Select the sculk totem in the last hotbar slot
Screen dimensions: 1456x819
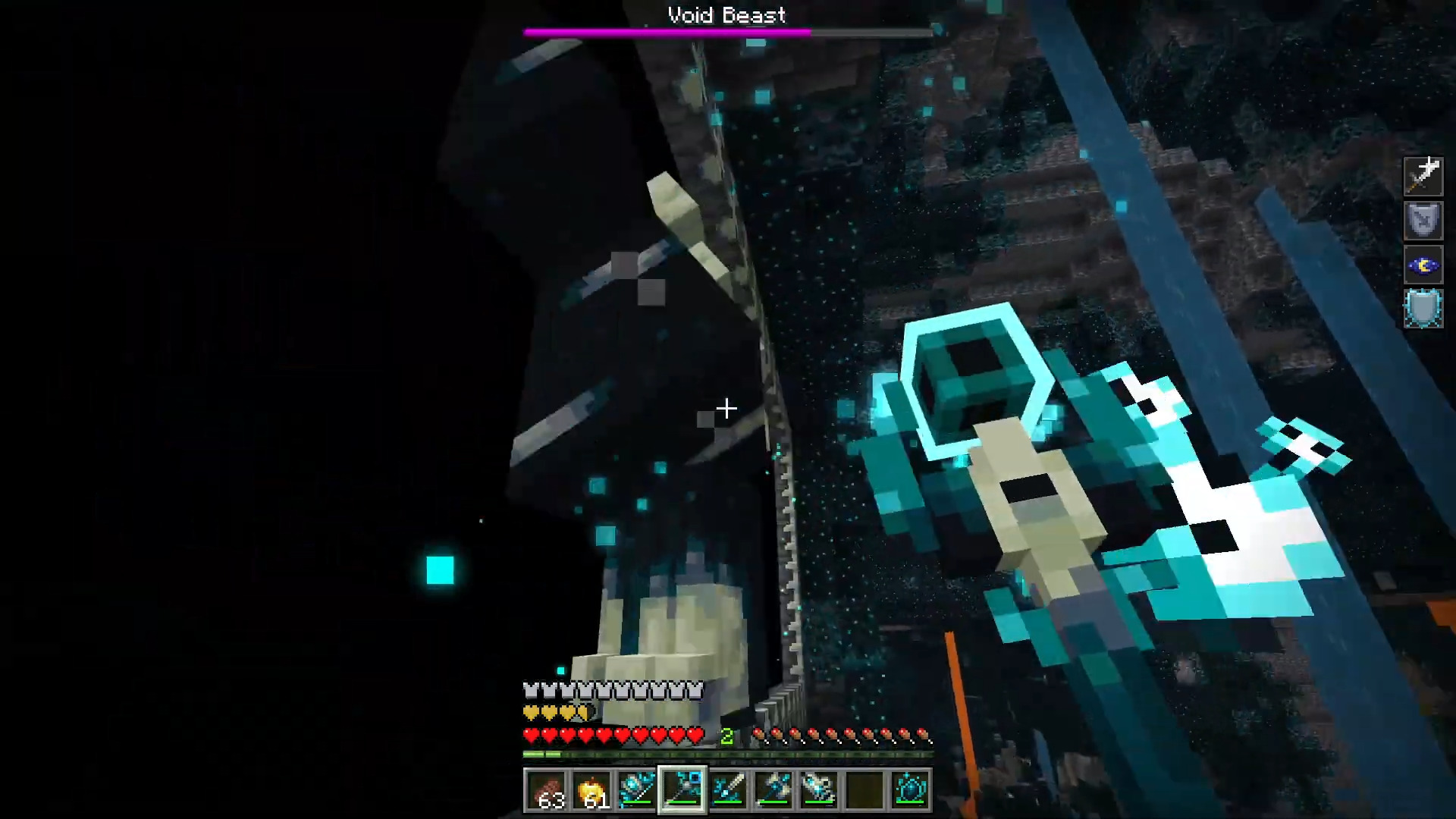[909, 790]
